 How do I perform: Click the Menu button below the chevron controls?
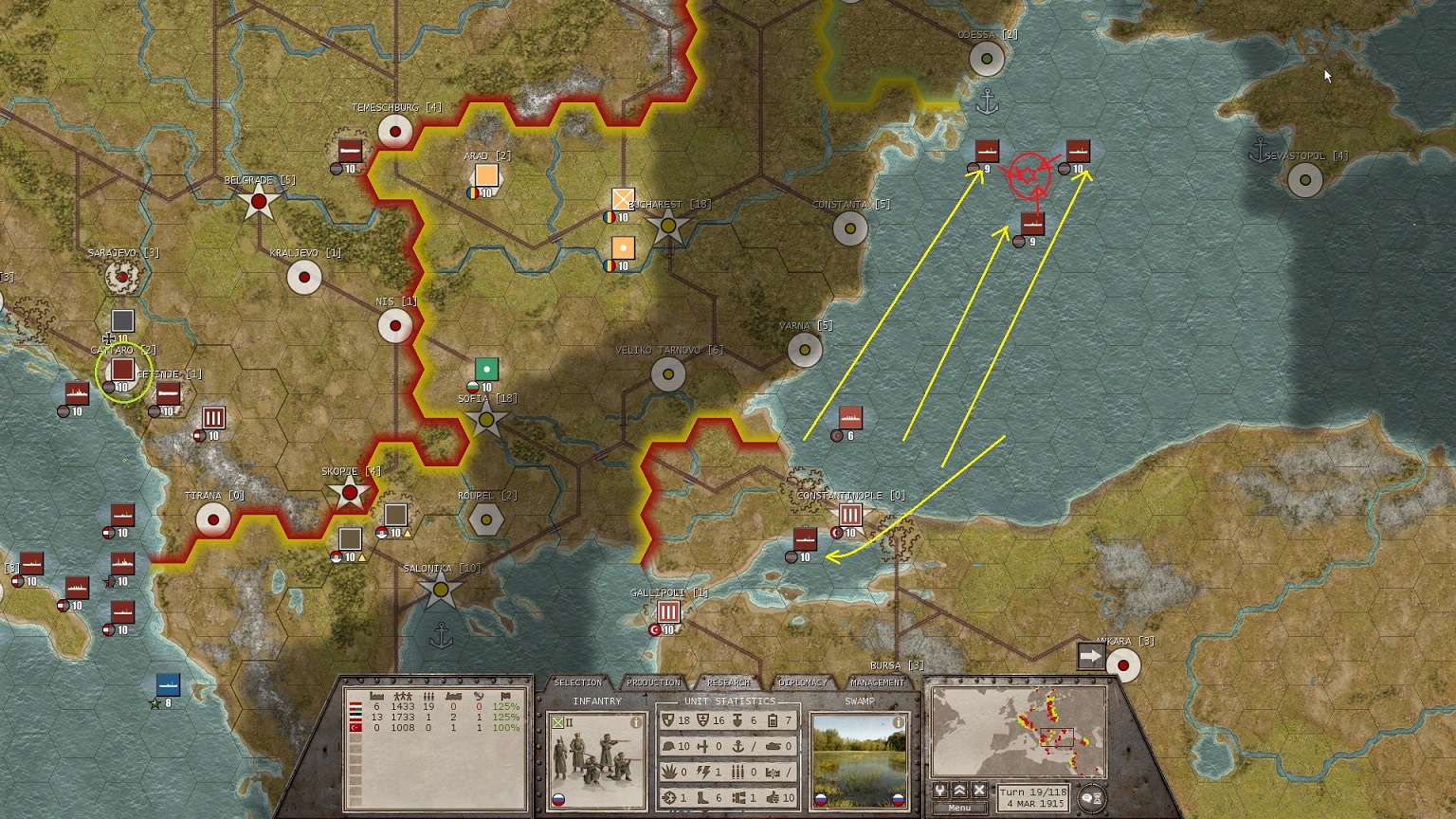(x=960, y=808)
